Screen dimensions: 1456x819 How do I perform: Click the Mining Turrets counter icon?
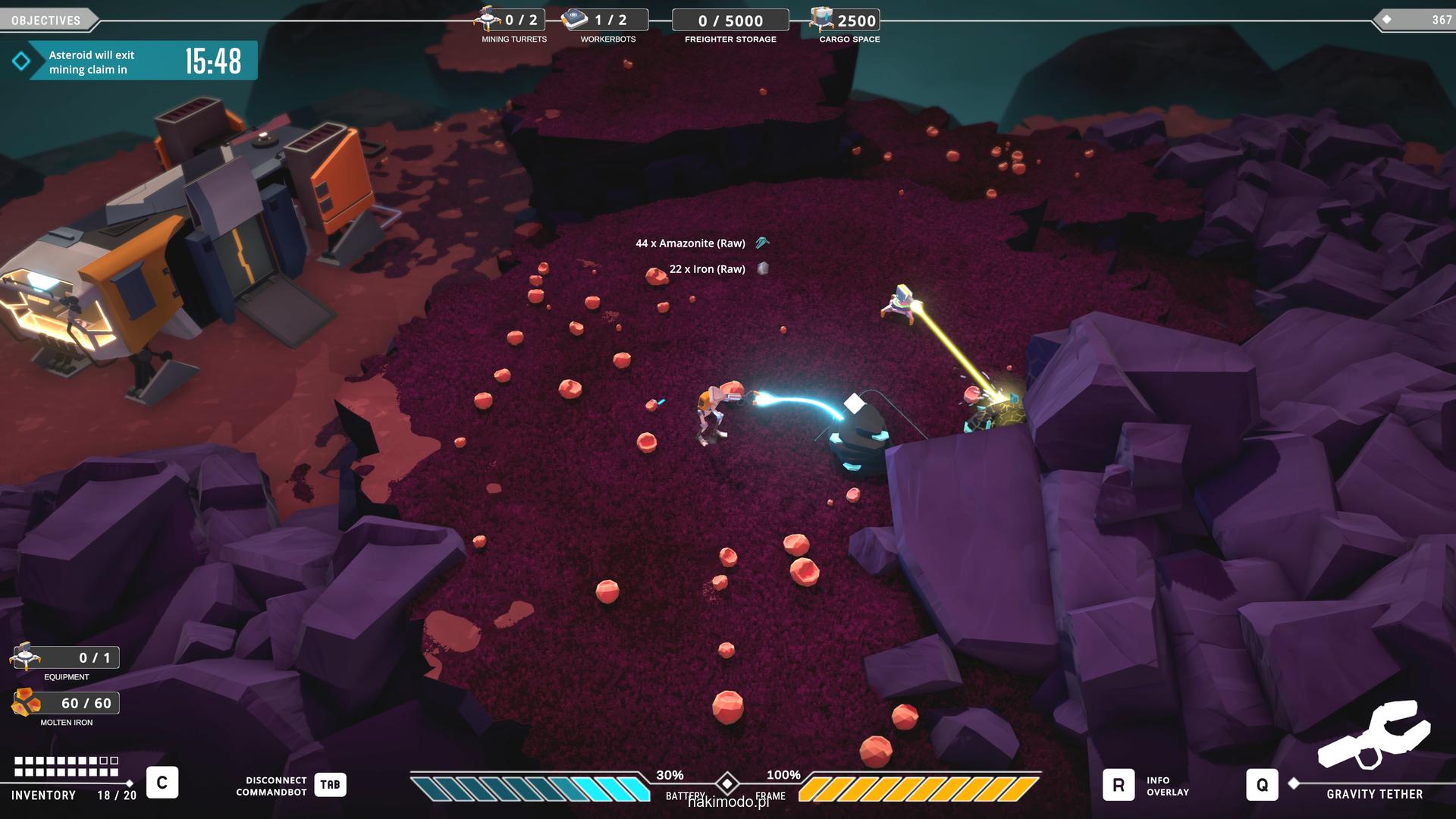click(488, 18)
